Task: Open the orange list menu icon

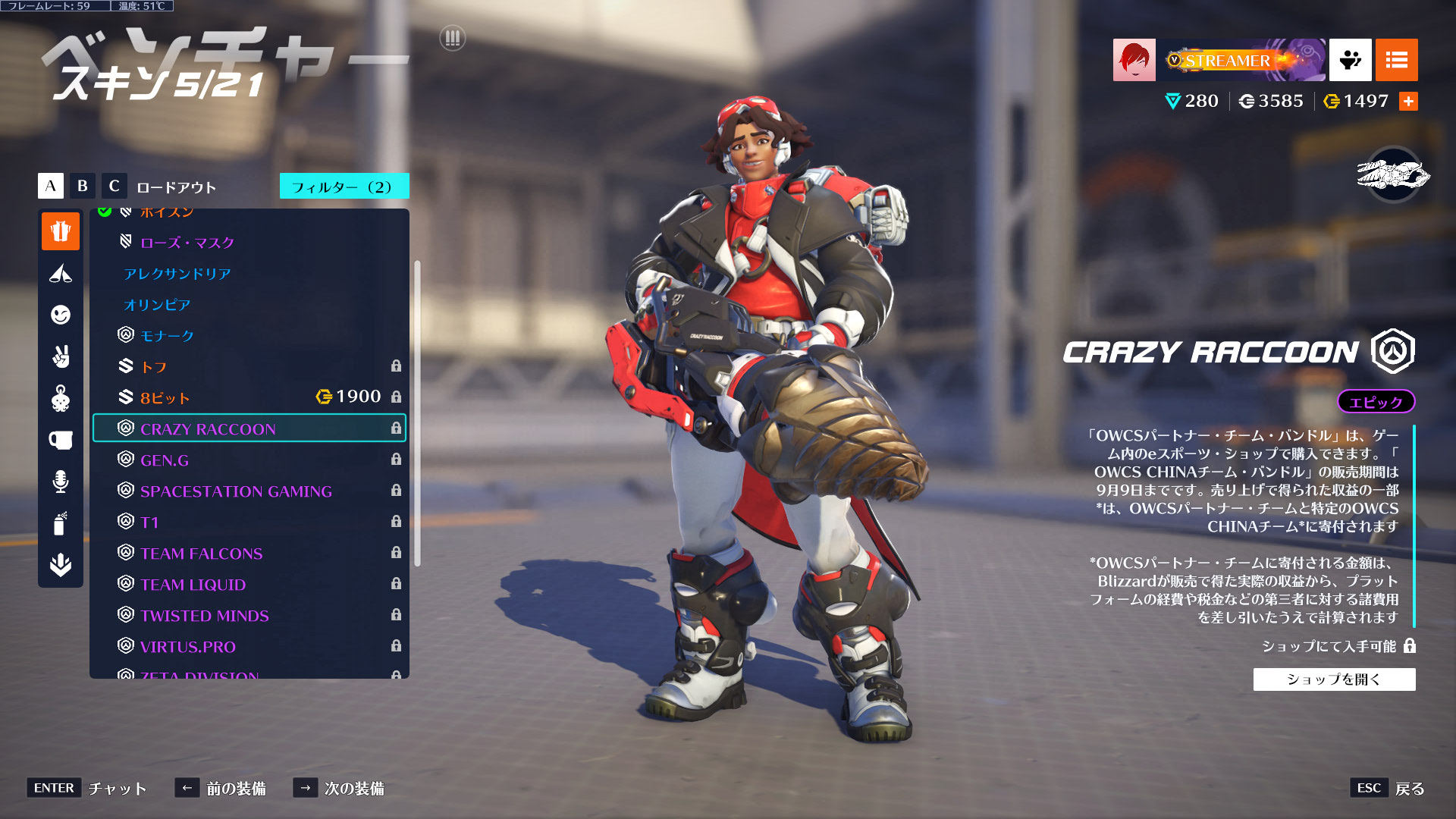Action: 1396,60
